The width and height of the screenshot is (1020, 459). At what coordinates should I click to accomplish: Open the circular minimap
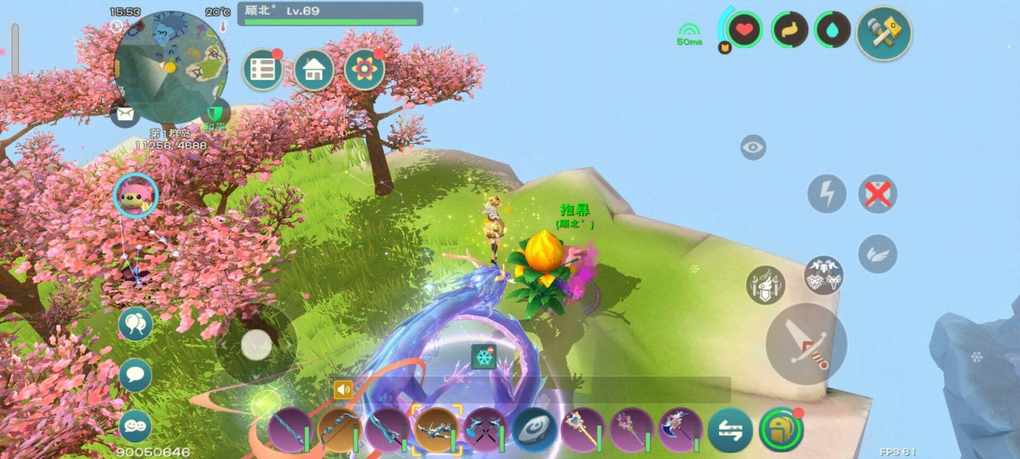(x=166, y=67)
